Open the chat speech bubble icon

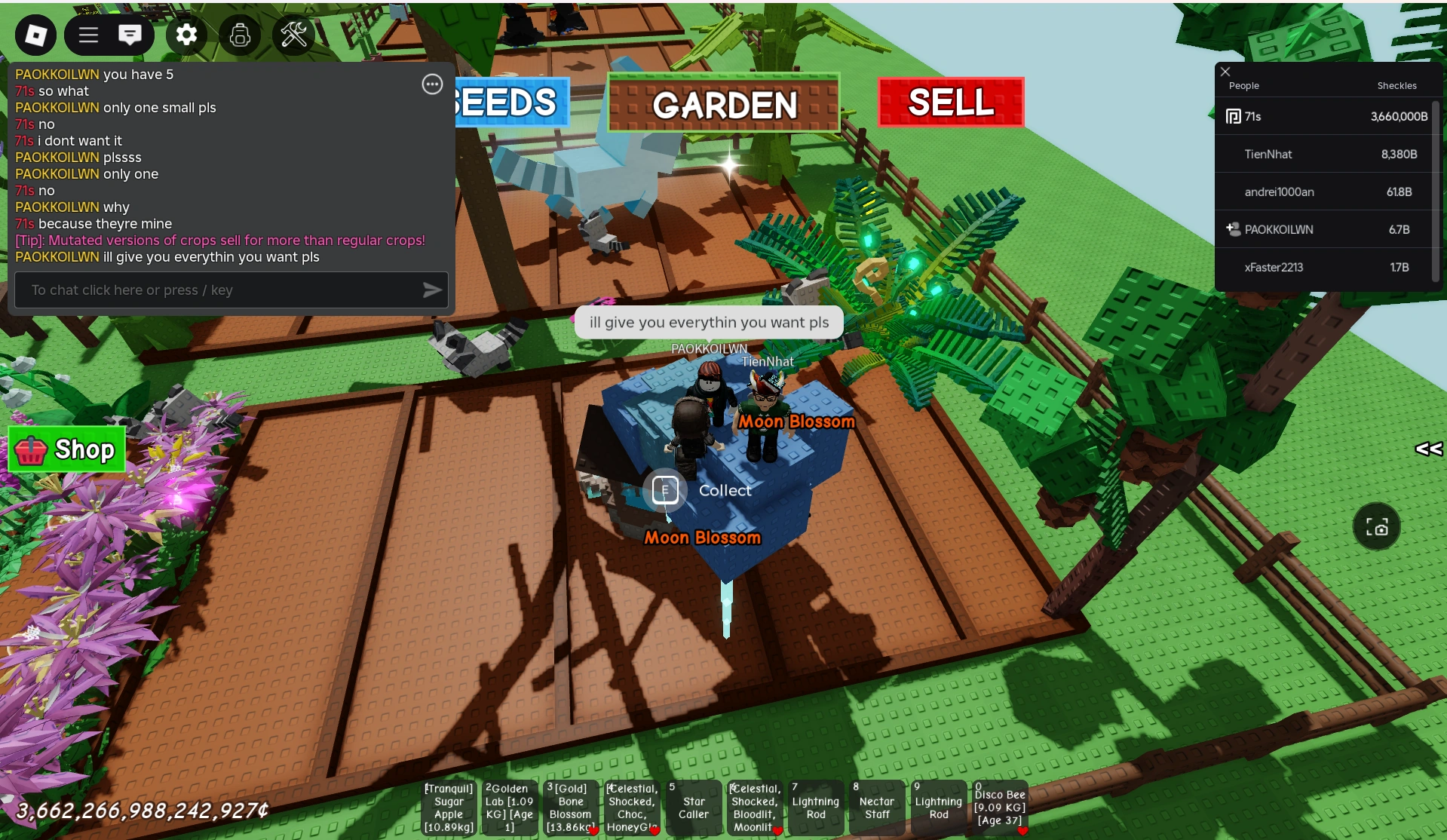coord(130,35)
